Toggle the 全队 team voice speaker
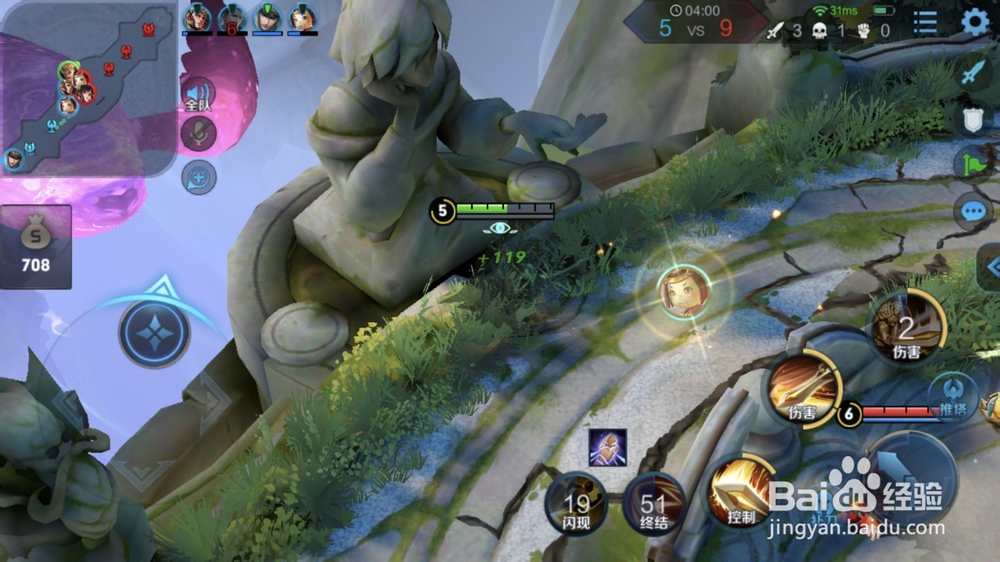 coord(199,95)
